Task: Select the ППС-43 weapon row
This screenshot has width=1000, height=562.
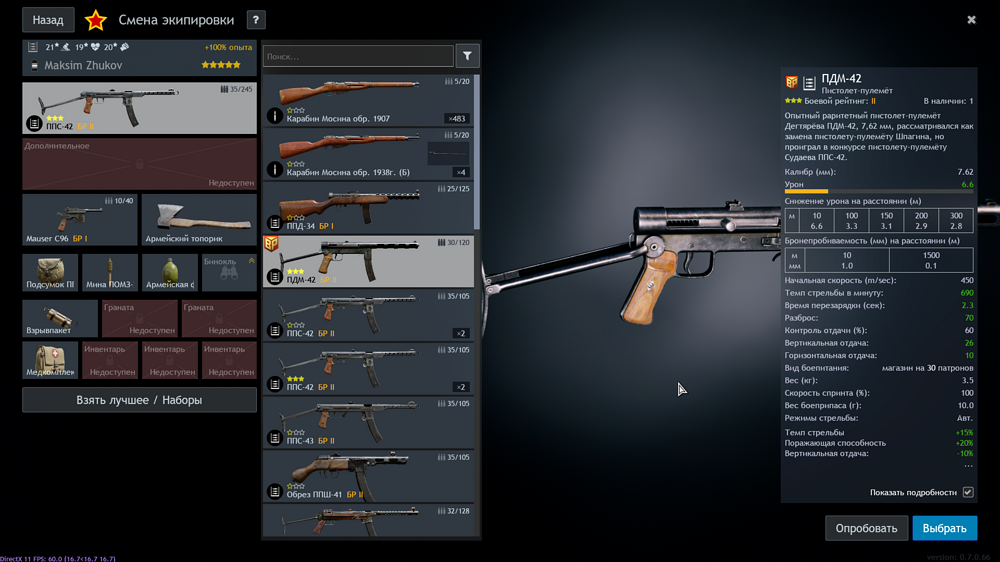Action: (x=369, y=423)
